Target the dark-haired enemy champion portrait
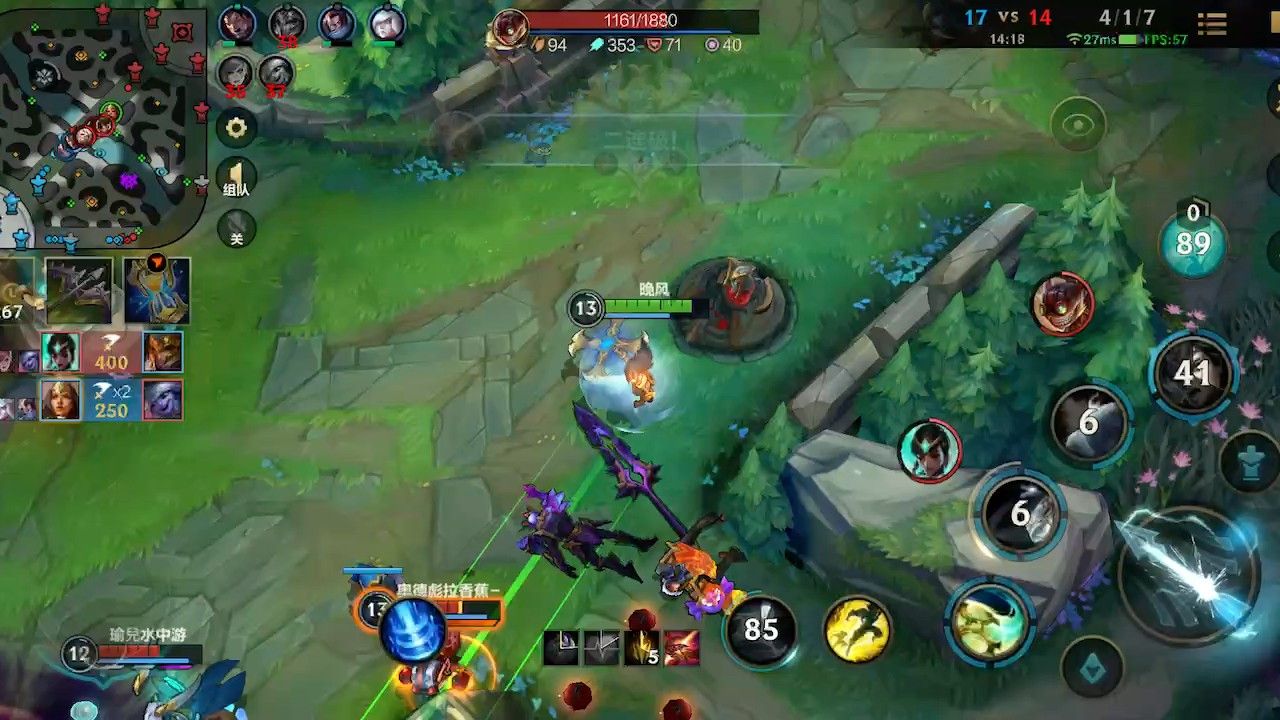 [x=930, y=451]
